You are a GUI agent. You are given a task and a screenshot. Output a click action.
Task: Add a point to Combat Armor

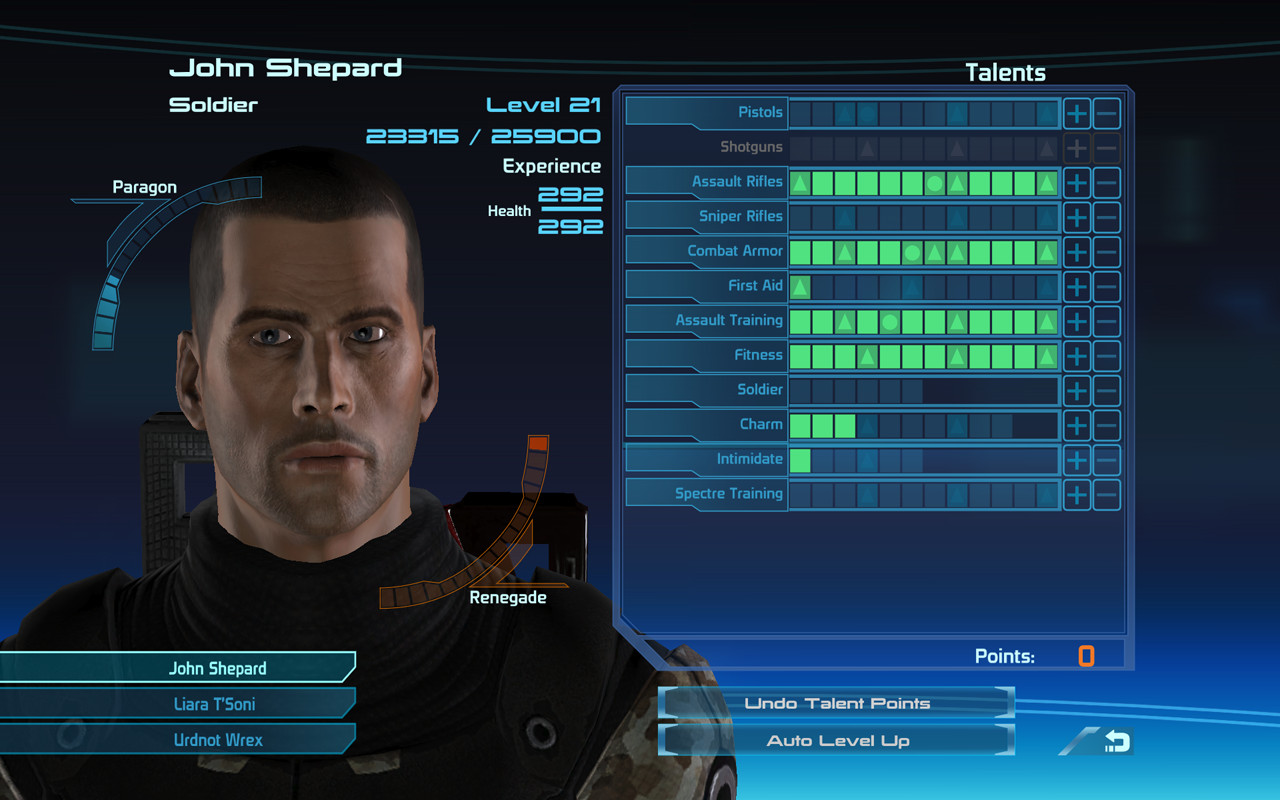tap(1077, 251)
